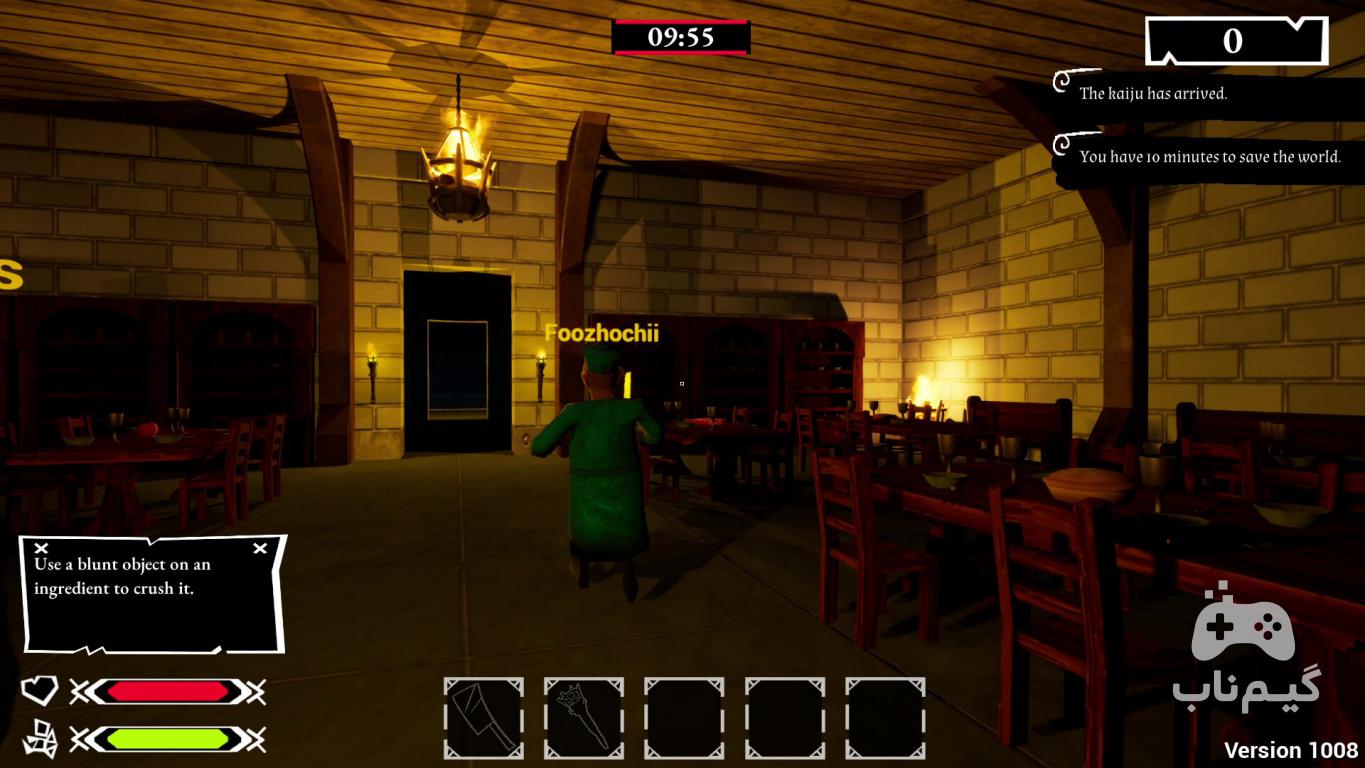Click the blunt object crushing hint box
The height and width of the screenshot is (768, 1365).
[x=153, y=594]
